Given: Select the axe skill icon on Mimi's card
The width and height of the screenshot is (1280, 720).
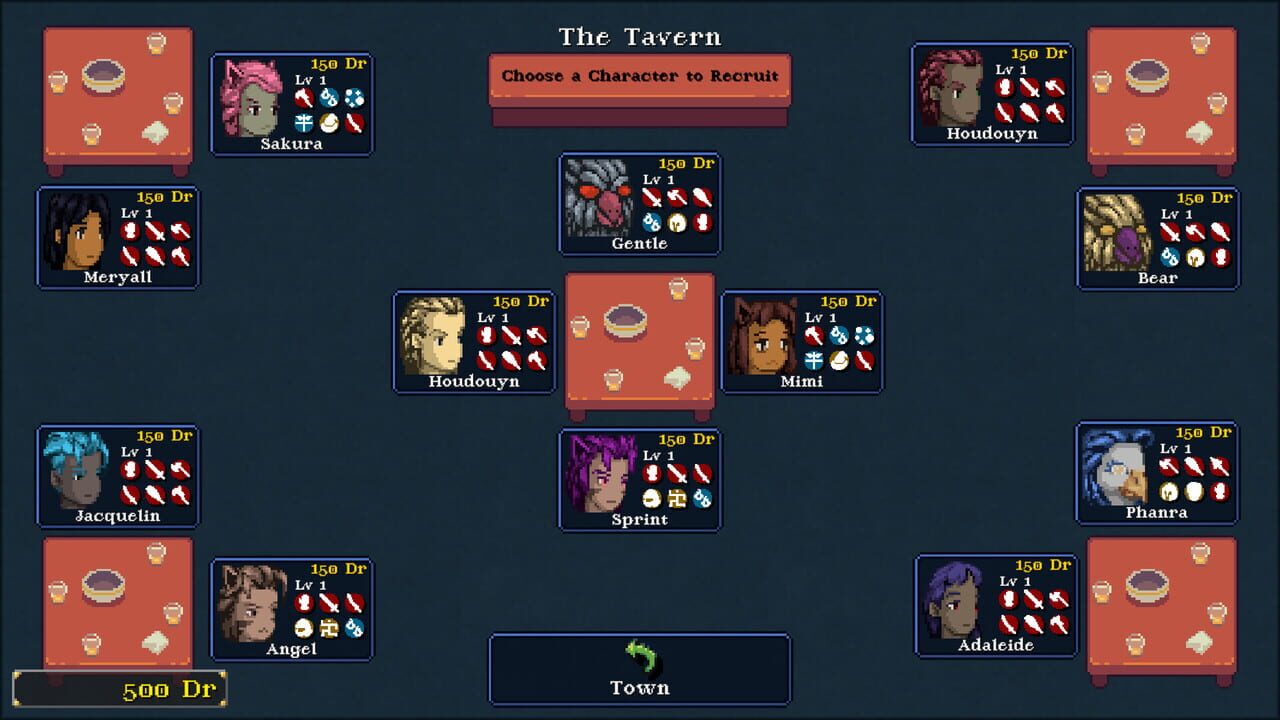Looking at the screenshot, I should 813,336.
